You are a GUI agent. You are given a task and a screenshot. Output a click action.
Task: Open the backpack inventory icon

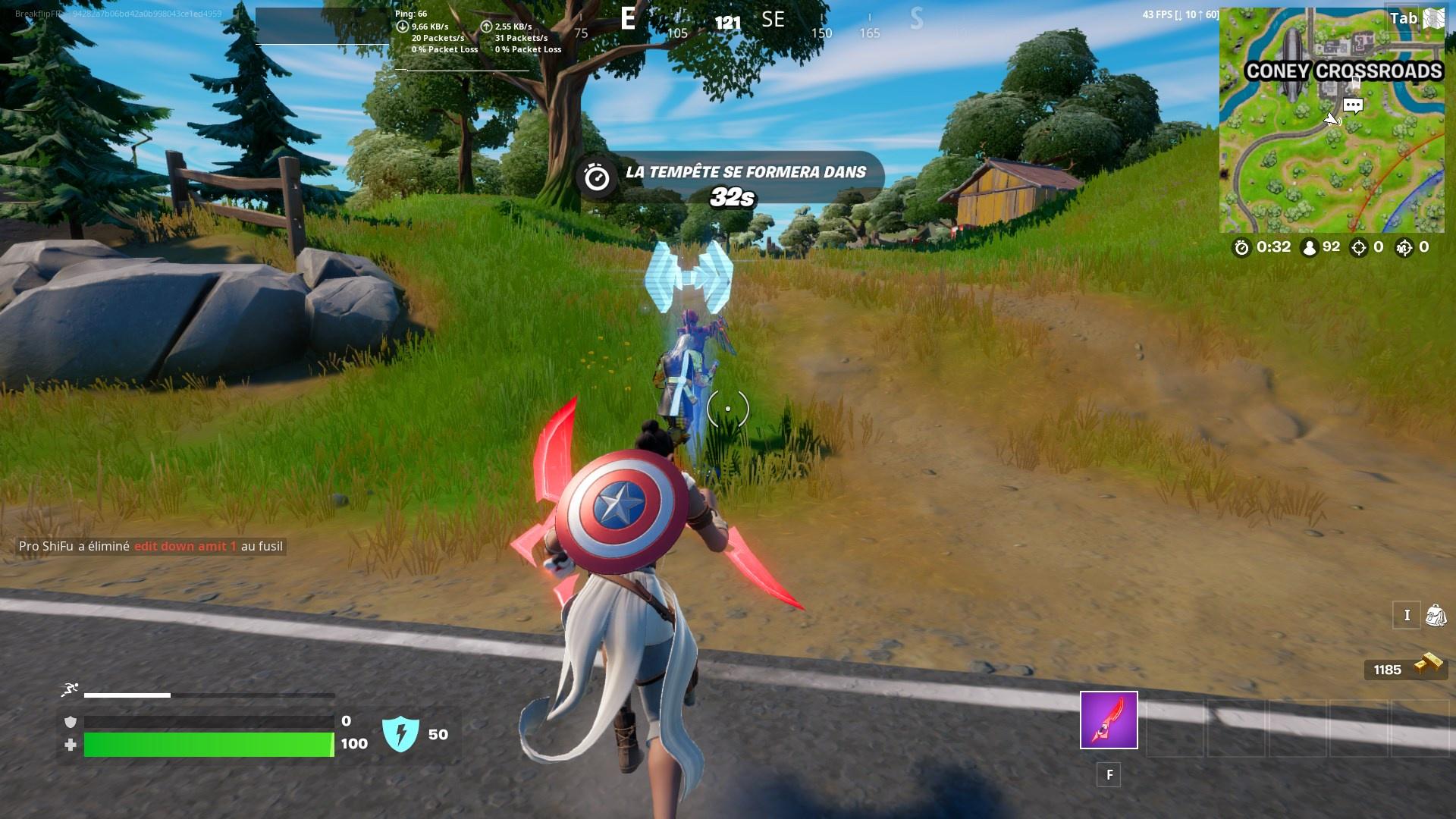pyautogui.click(x=1436, y=615)
